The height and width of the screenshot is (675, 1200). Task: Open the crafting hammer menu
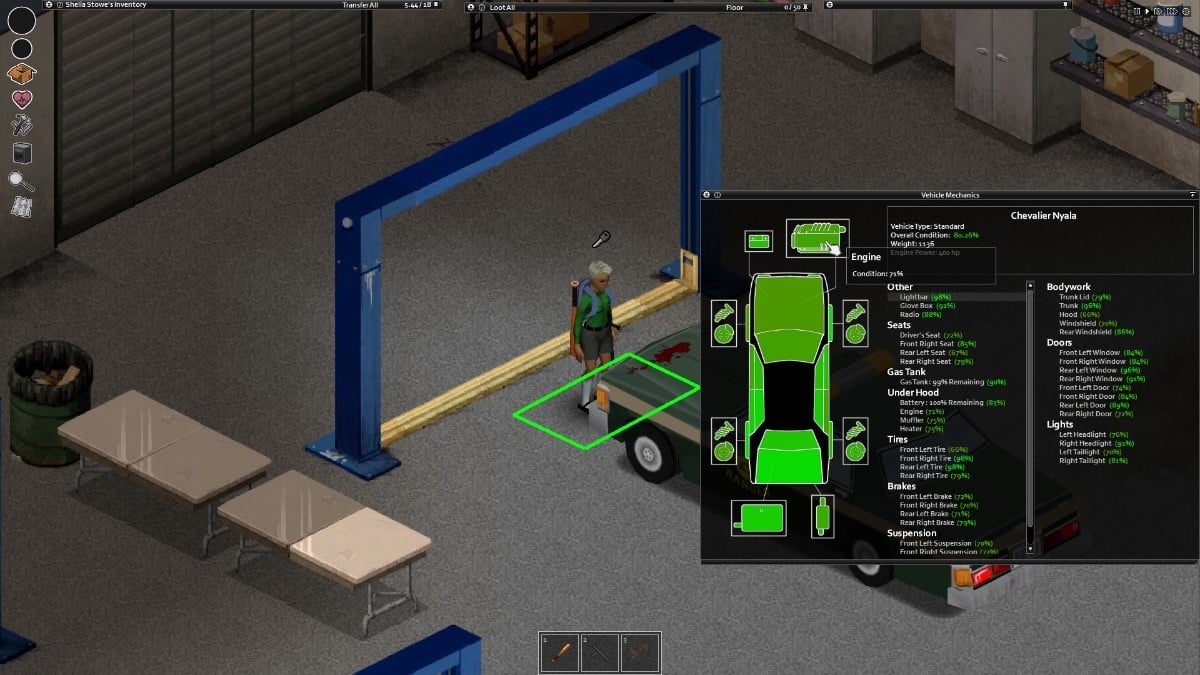pos(21,125)
